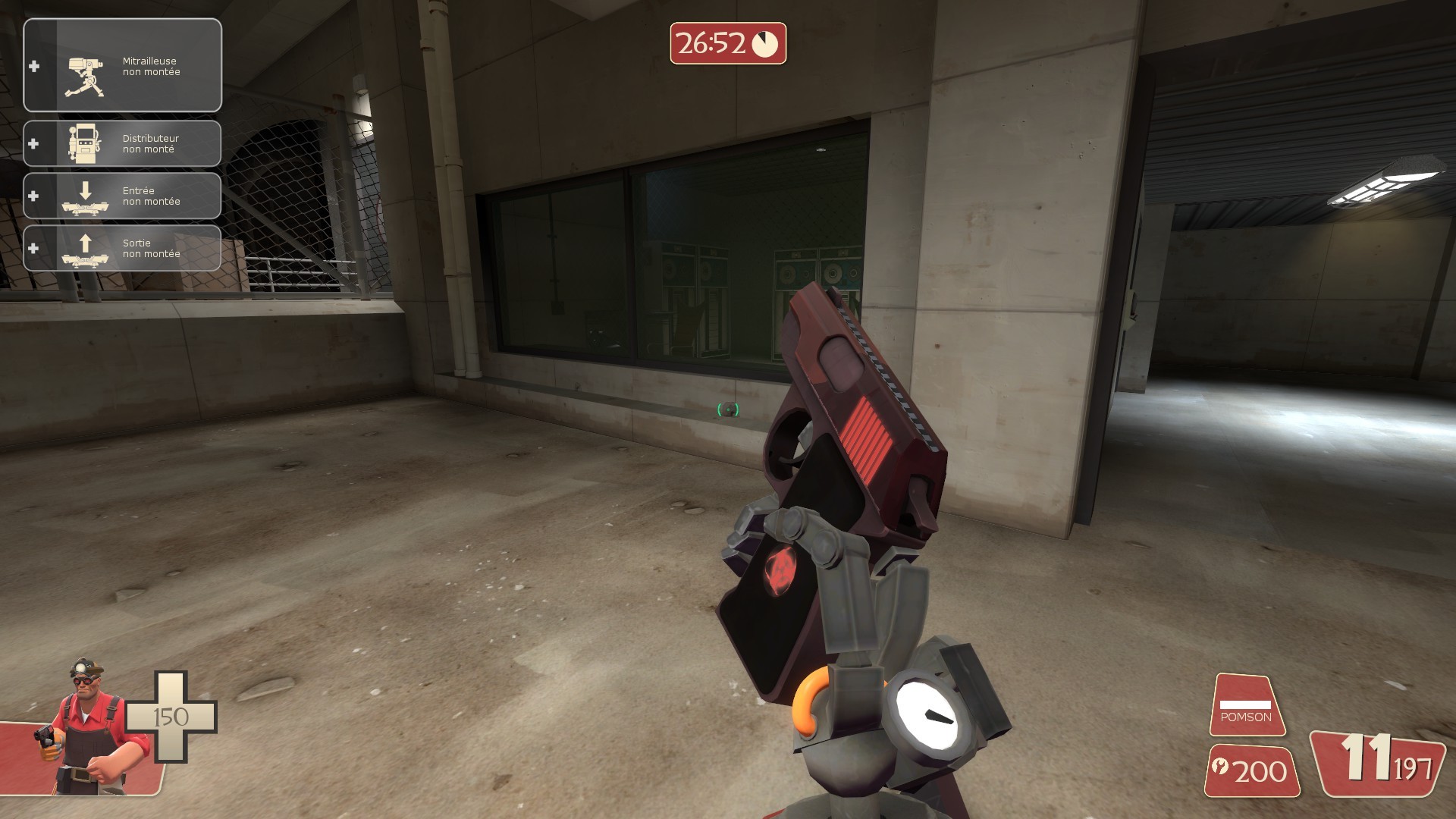1456x819 pixels.
Task: Click the plus sign next to Mitrailleuse
Action: (x=32, y=67)
